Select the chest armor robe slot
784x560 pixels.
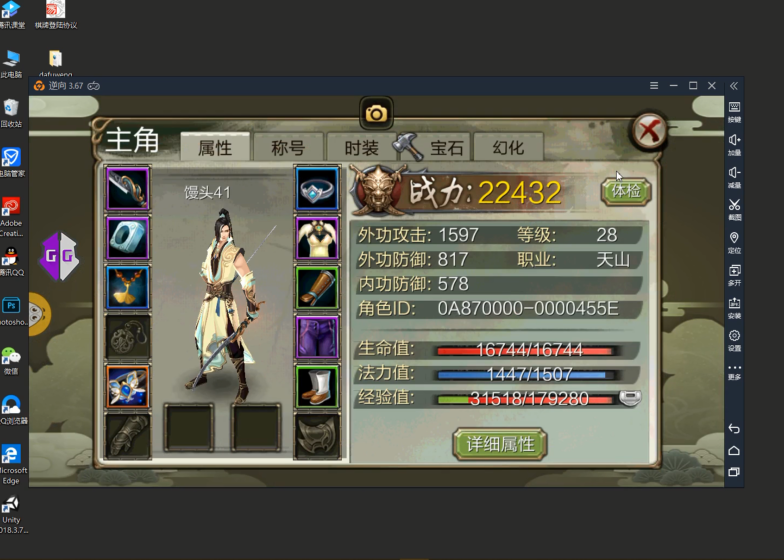tap(317, 238)
